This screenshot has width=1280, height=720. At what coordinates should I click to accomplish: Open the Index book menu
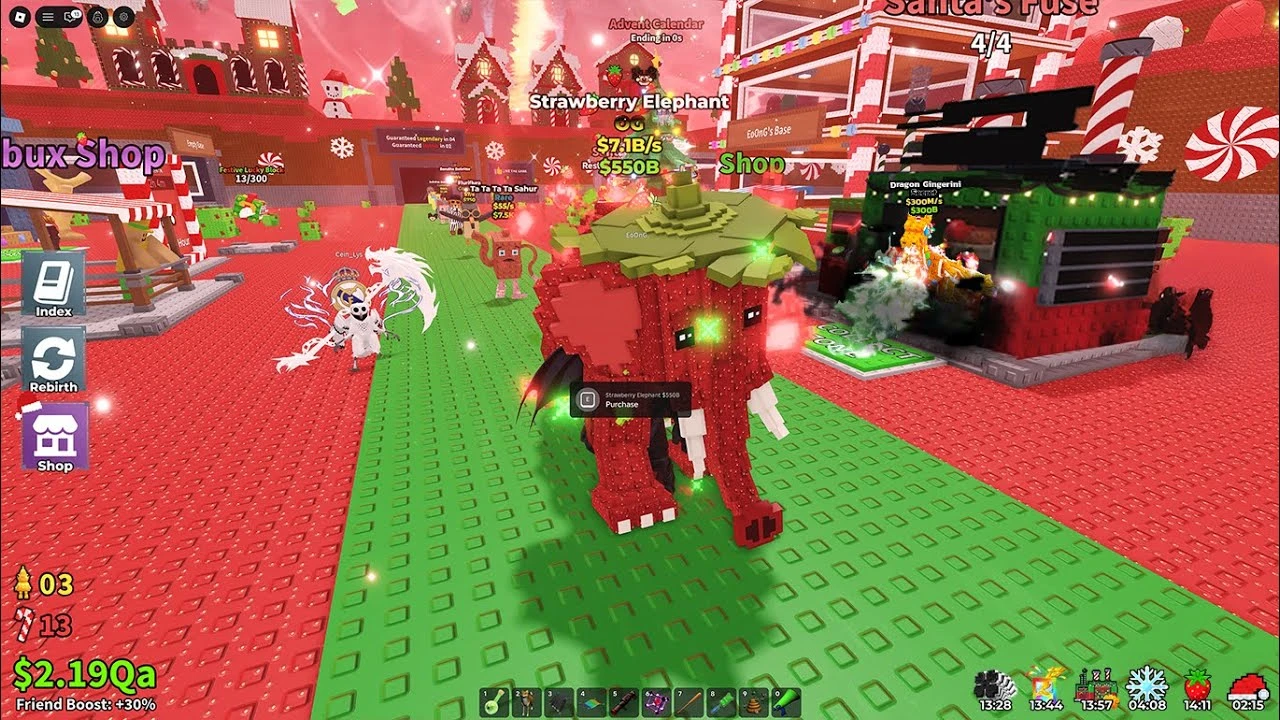pos(53,283)
